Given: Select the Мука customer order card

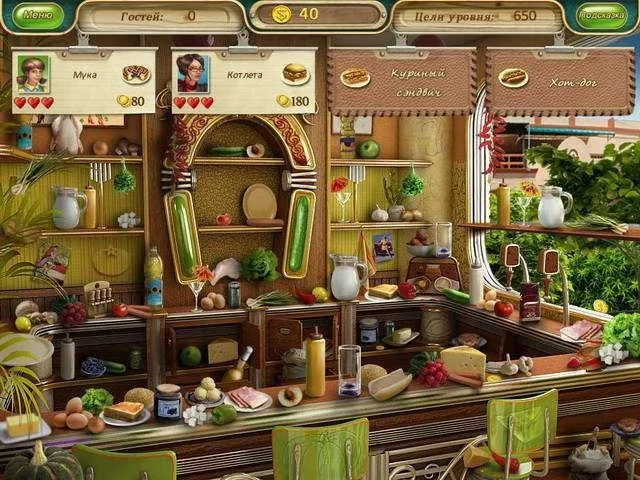Looking at the screenshot, I should point(84,80).
